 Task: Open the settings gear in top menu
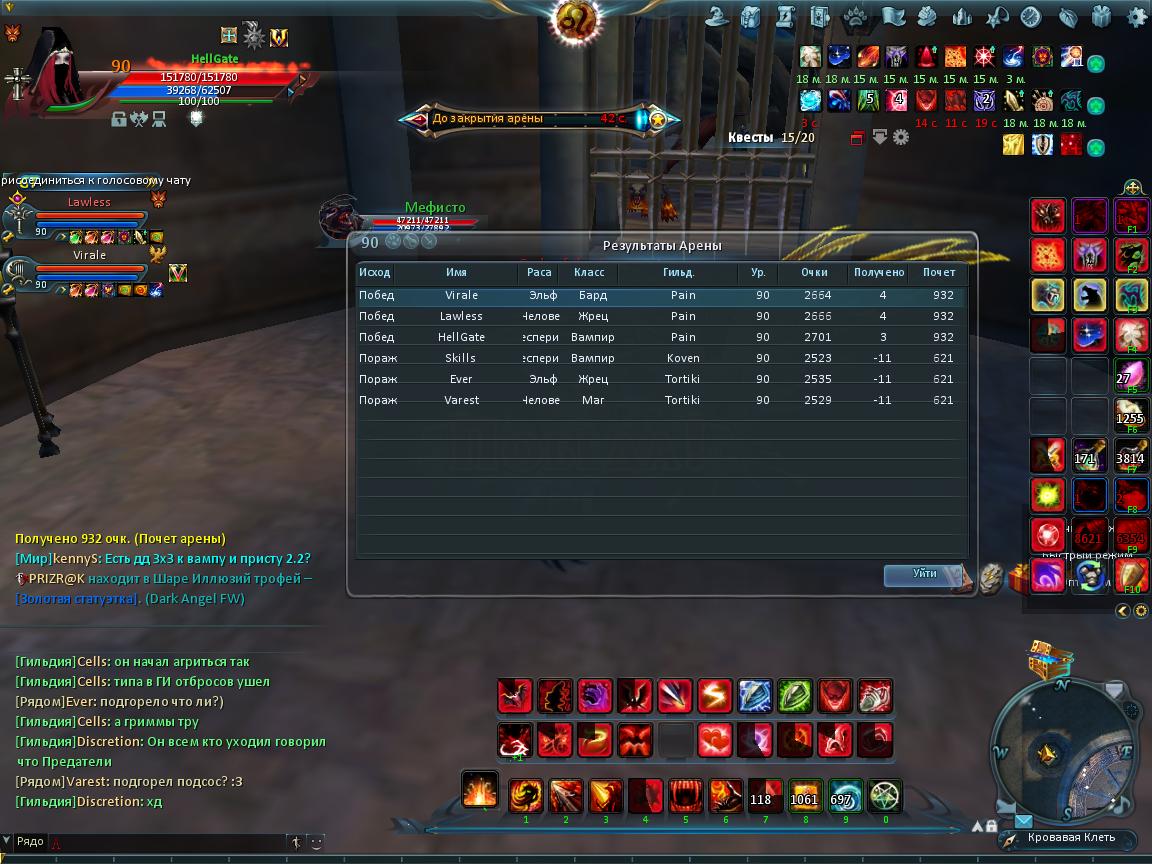point(1137,16)
